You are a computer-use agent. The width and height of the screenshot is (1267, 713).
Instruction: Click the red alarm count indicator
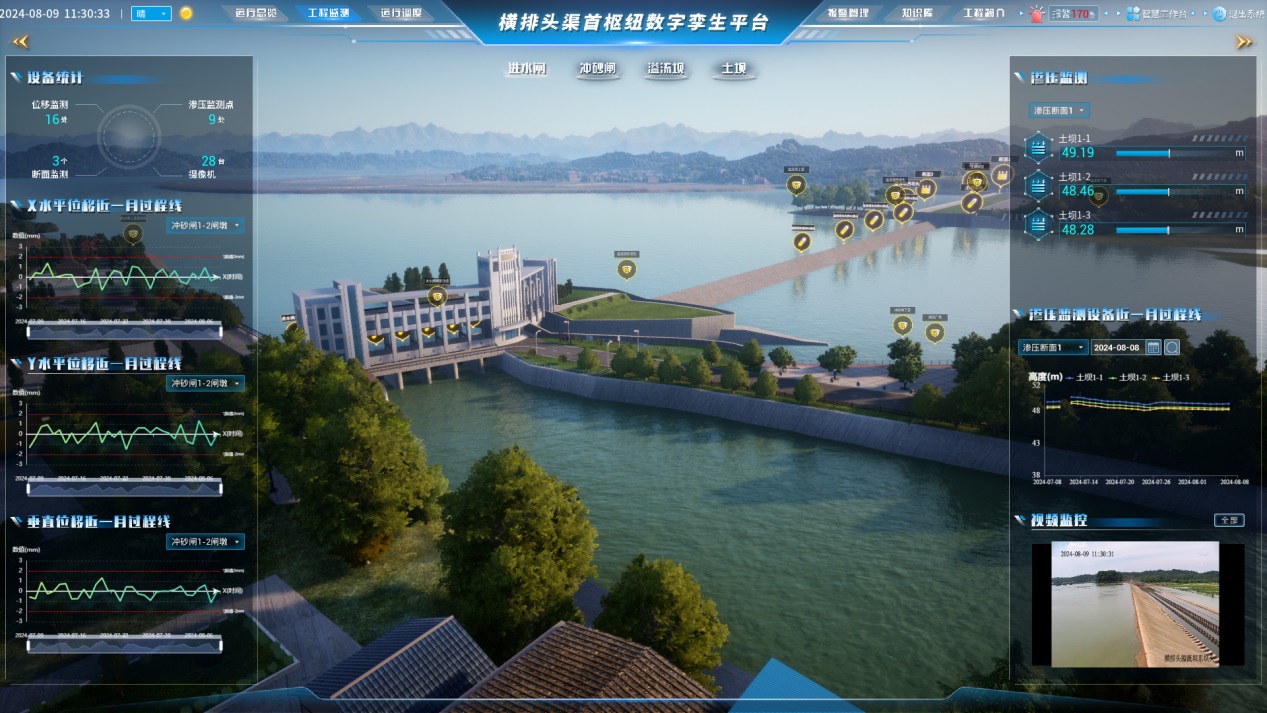click(1072, 14)
